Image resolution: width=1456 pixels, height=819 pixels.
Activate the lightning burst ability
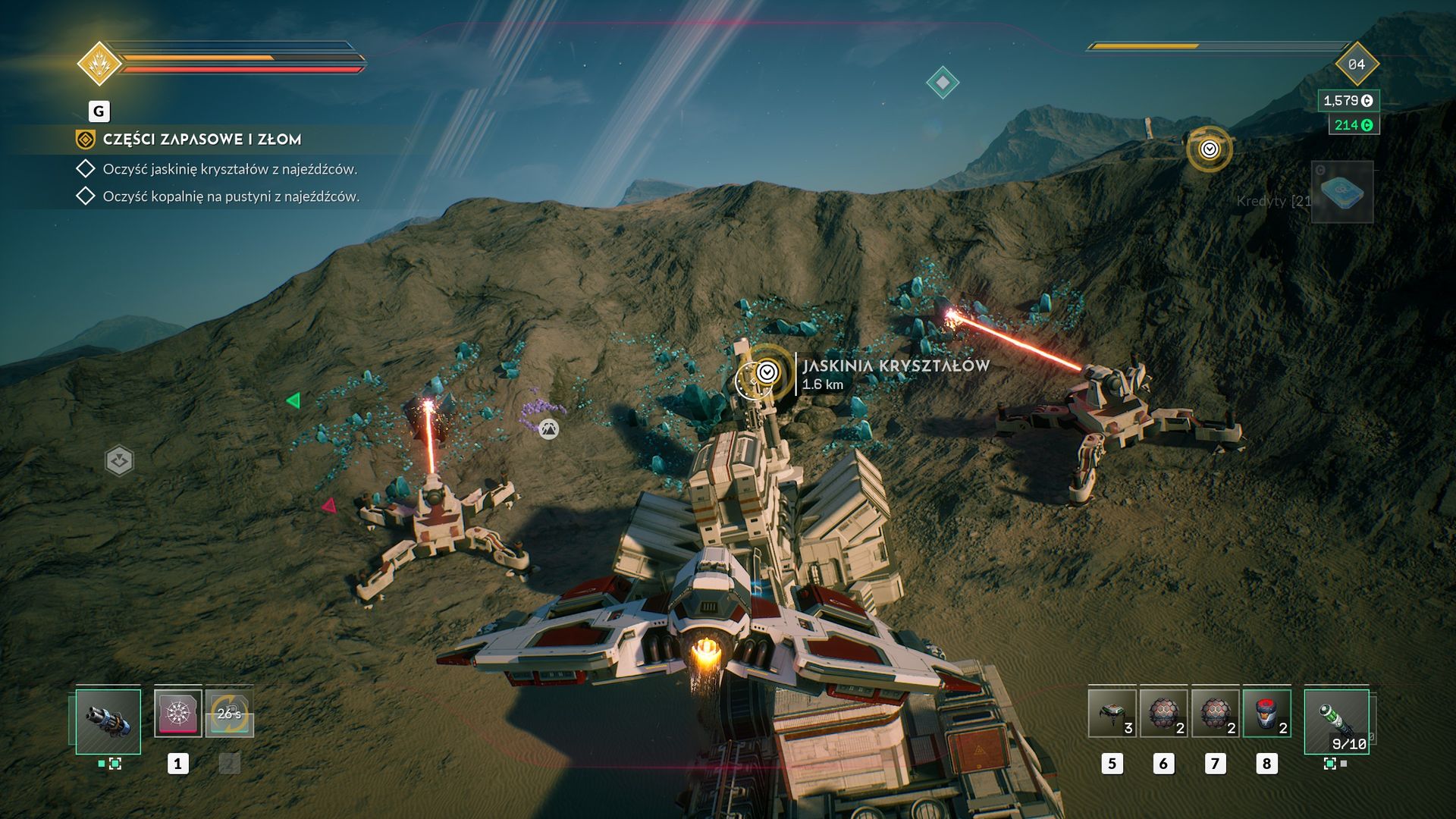click(x=178, y=714)
